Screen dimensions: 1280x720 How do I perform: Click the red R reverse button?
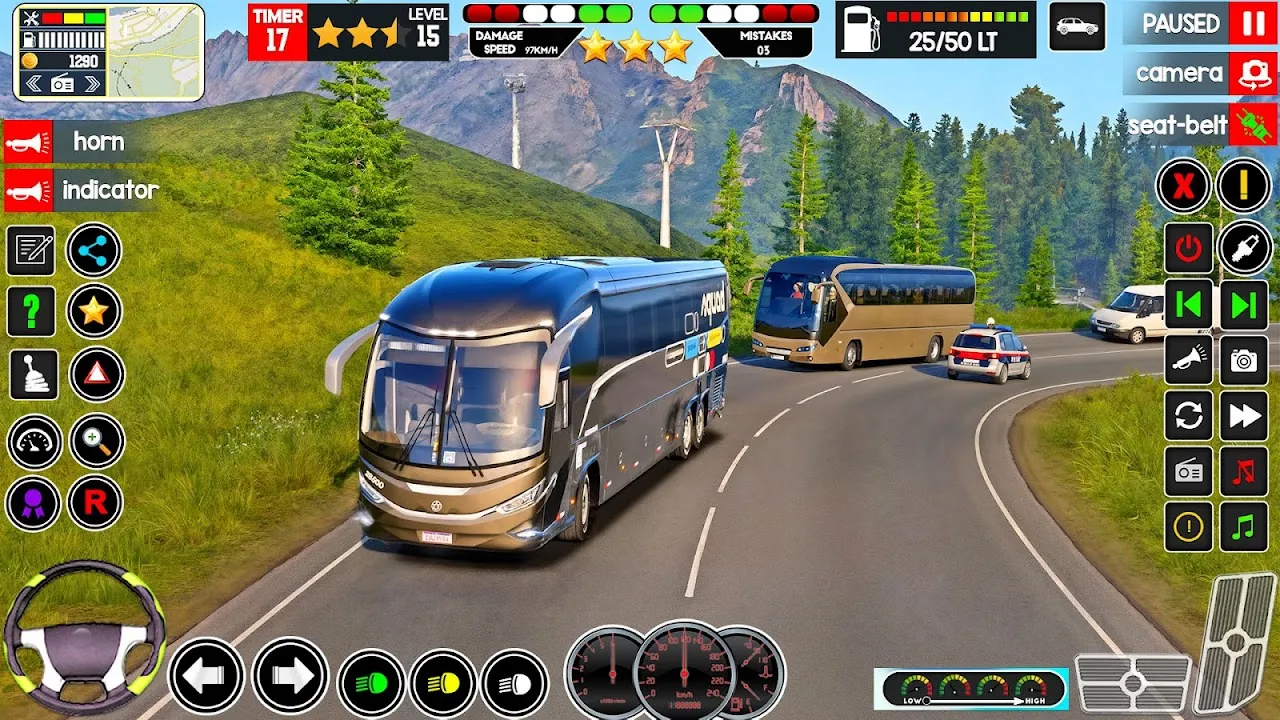tap(95, 502)
